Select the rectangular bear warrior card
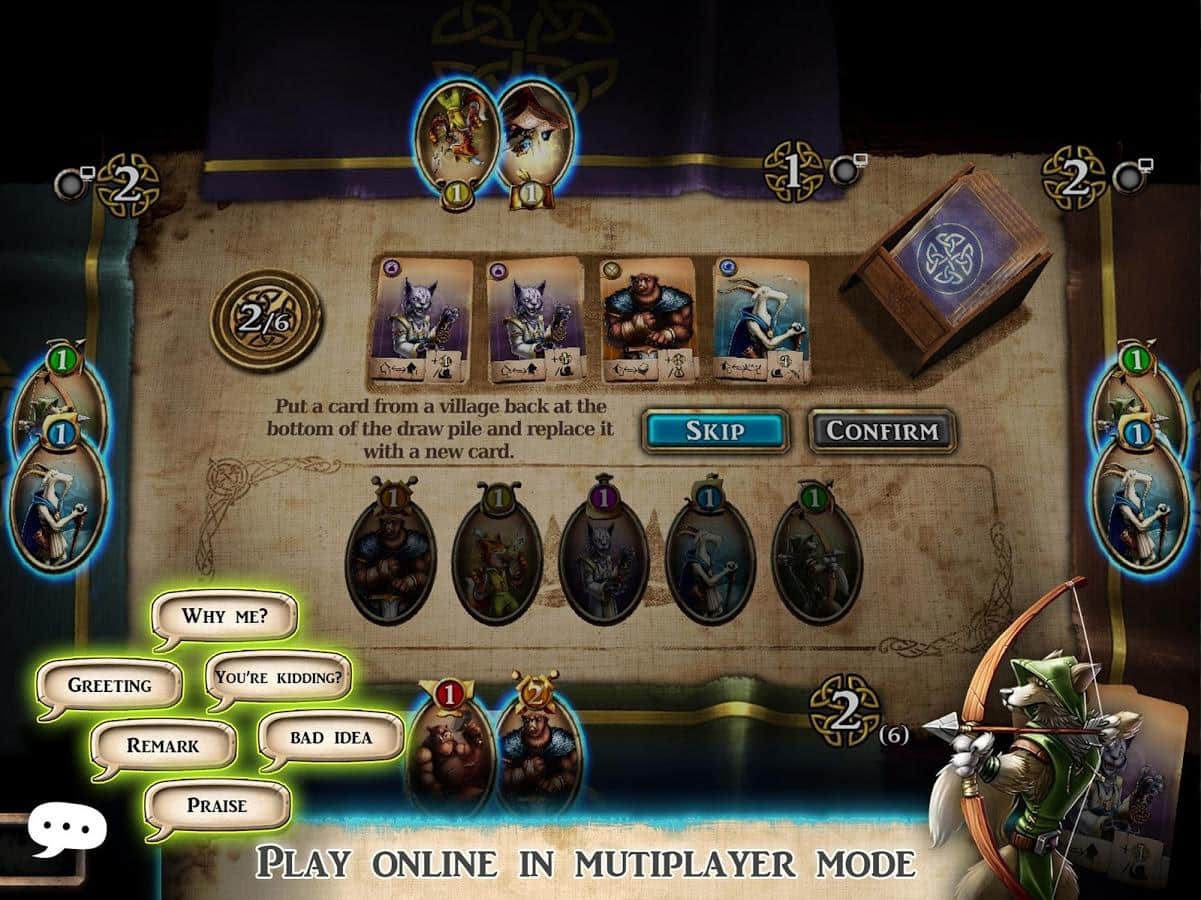1201x900 pixels. click(646, 320)
